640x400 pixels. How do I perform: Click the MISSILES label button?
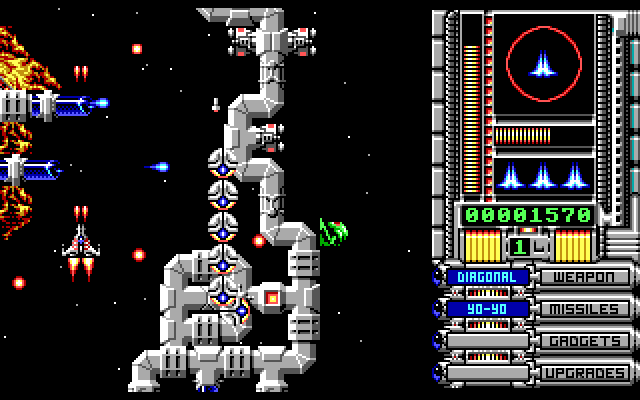click(585, 309)
